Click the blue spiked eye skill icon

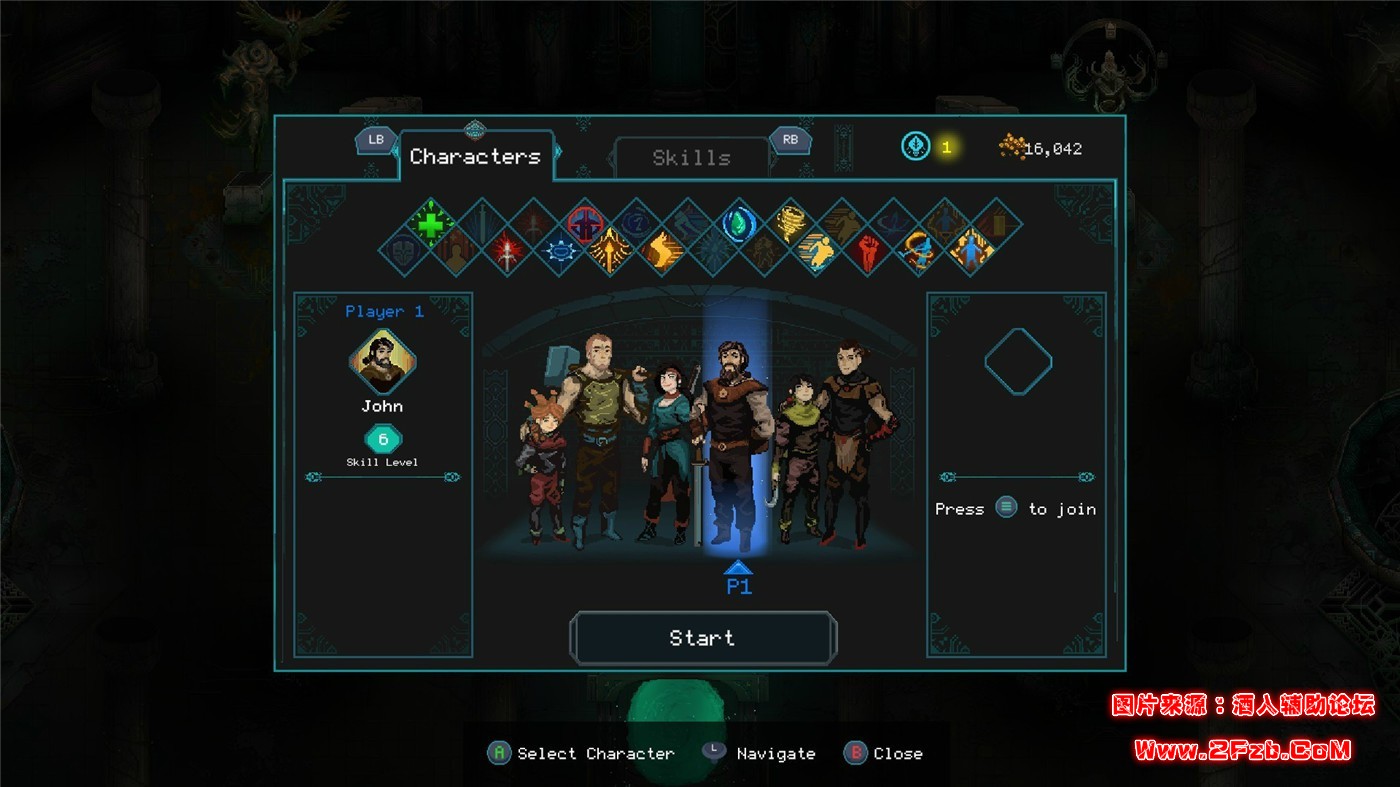pyautogui.click(x=559, y=250)
